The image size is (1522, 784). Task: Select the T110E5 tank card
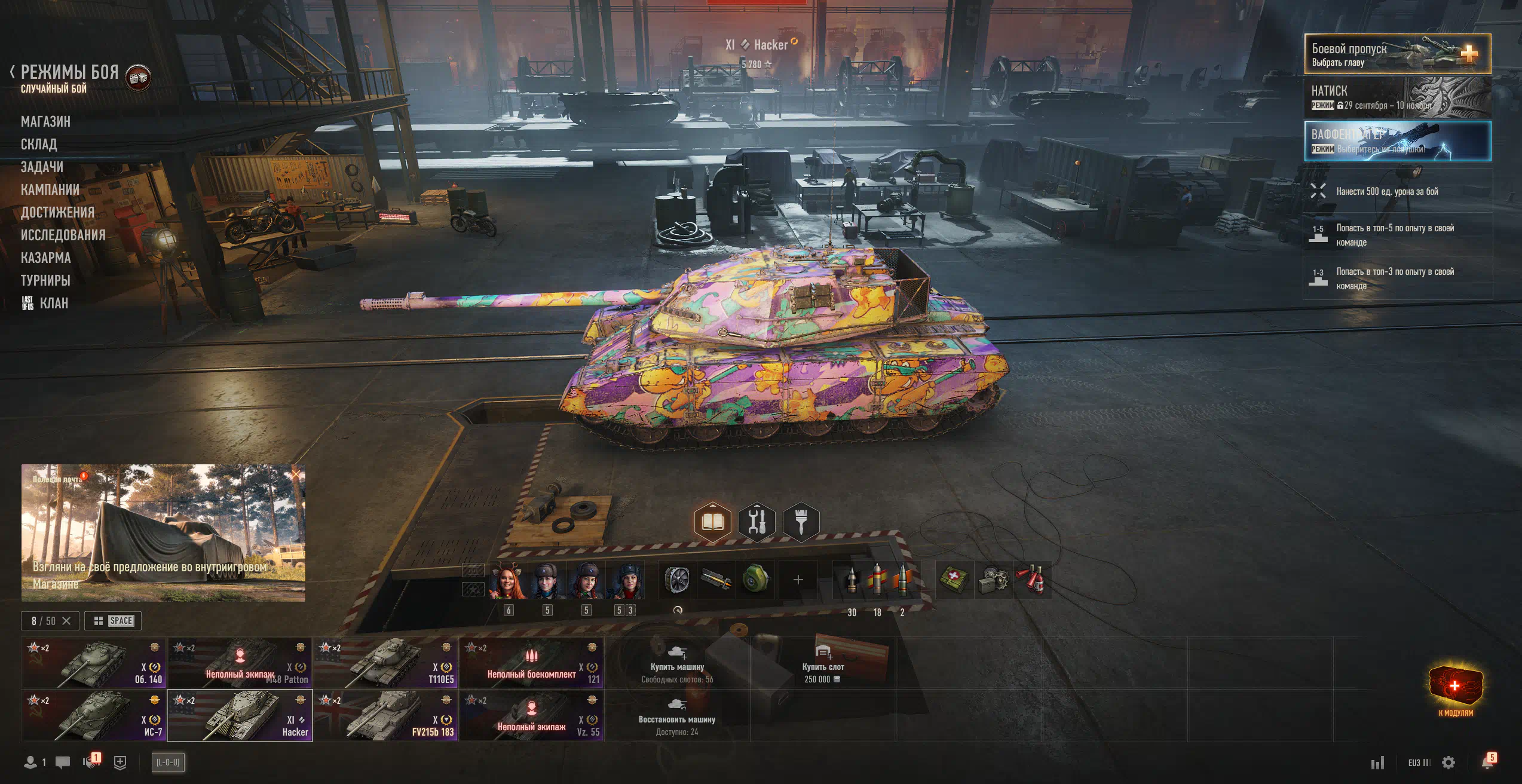point(385,663)
